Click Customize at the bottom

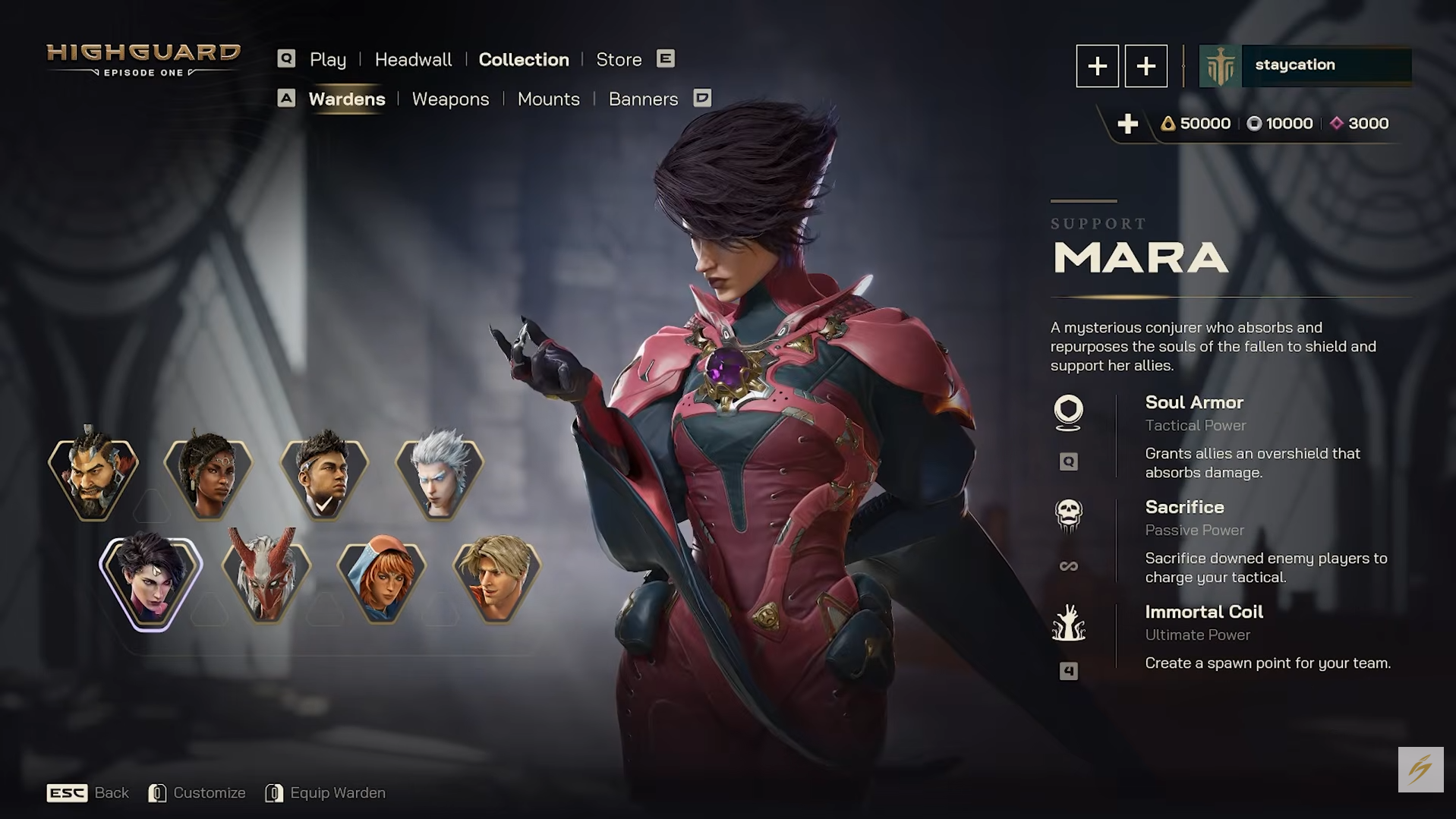(x=209, y=792)
